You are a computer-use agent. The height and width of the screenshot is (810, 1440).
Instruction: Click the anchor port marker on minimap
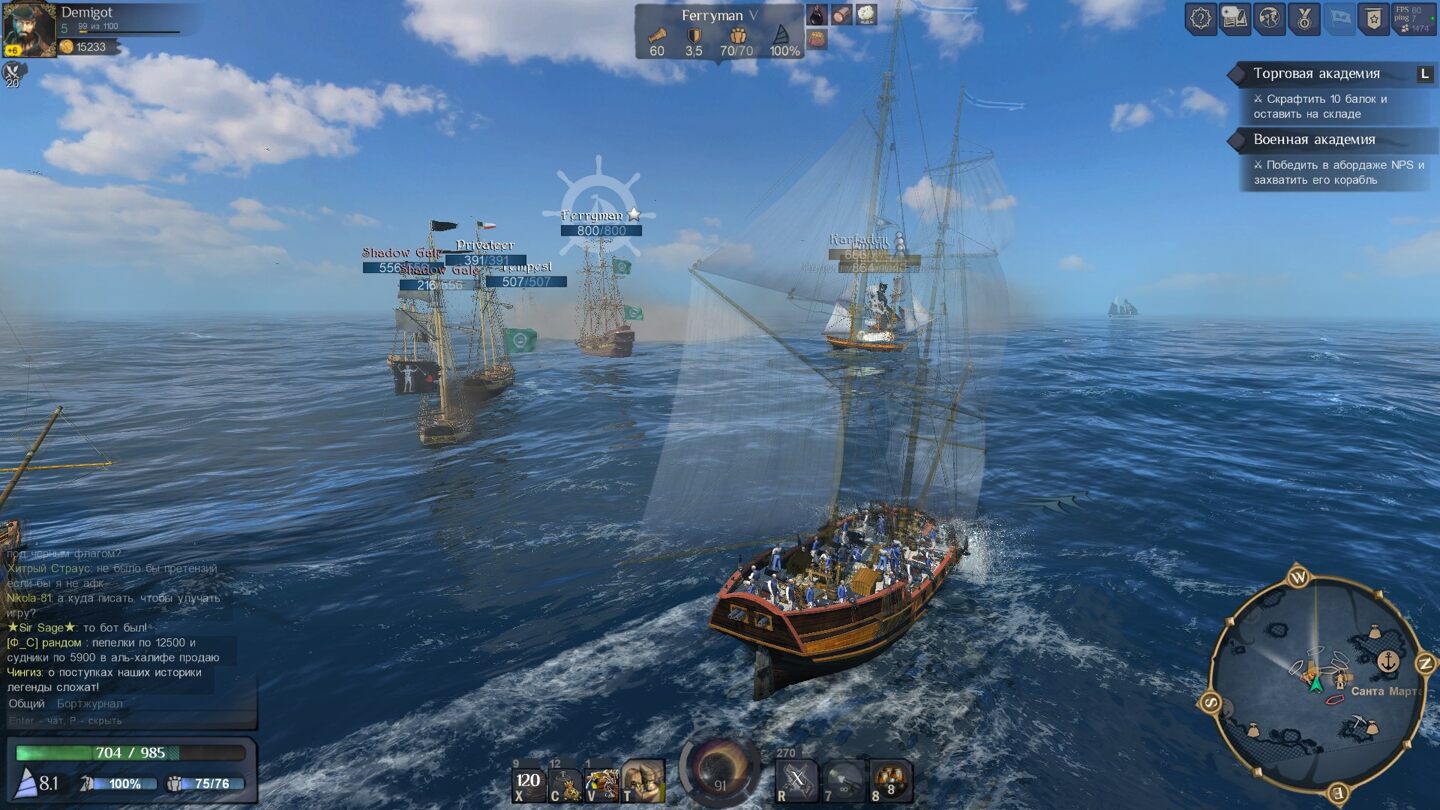point(1388,660)
